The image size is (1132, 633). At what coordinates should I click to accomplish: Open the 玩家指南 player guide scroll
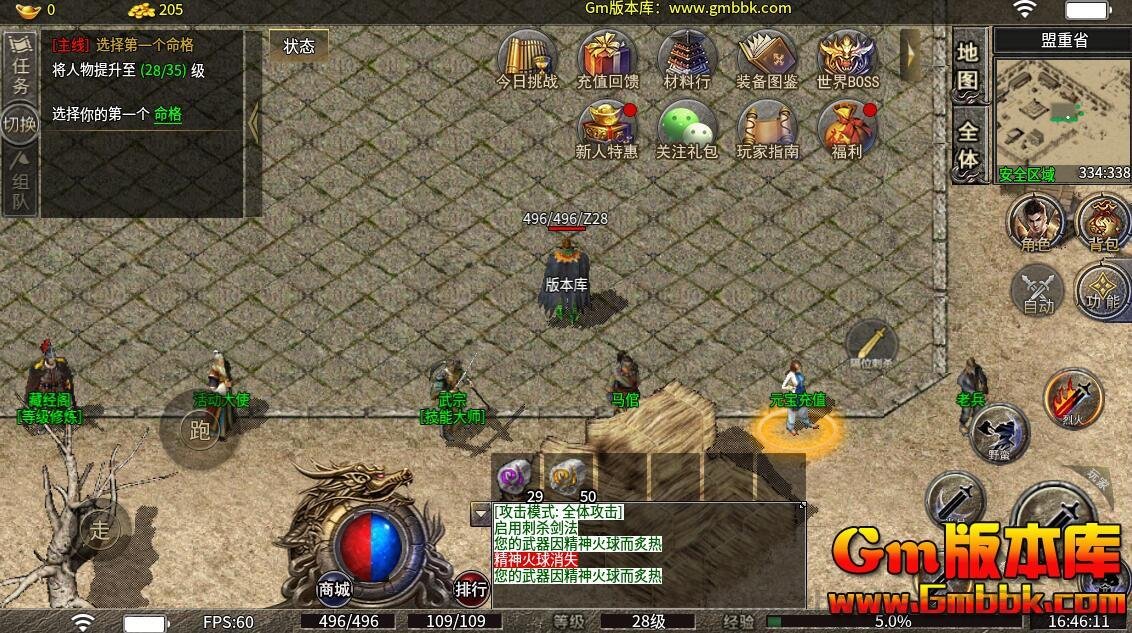(767, 128)
